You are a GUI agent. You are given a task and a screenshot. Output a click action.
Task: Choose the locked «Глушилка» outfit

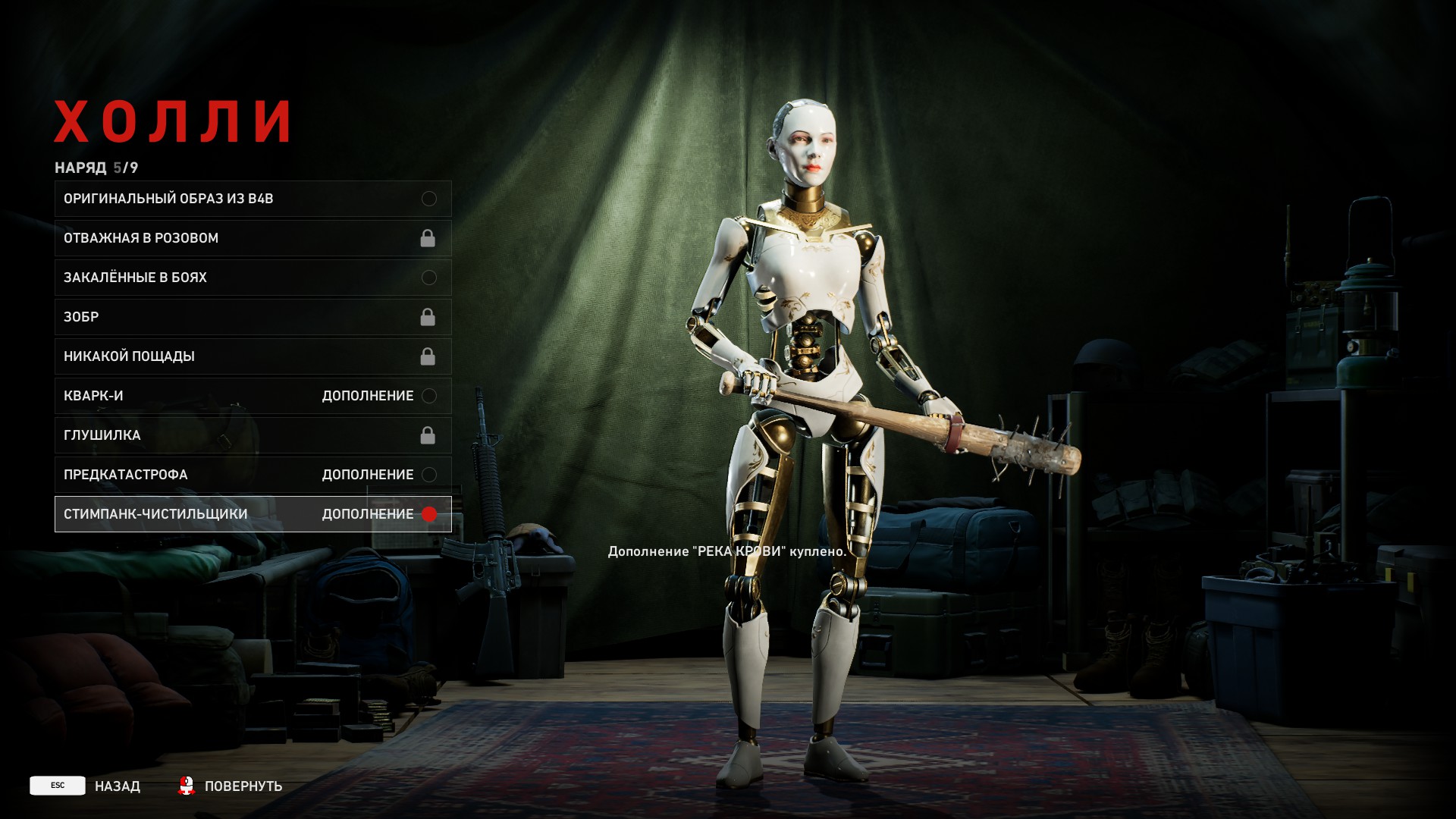point(253,435)
